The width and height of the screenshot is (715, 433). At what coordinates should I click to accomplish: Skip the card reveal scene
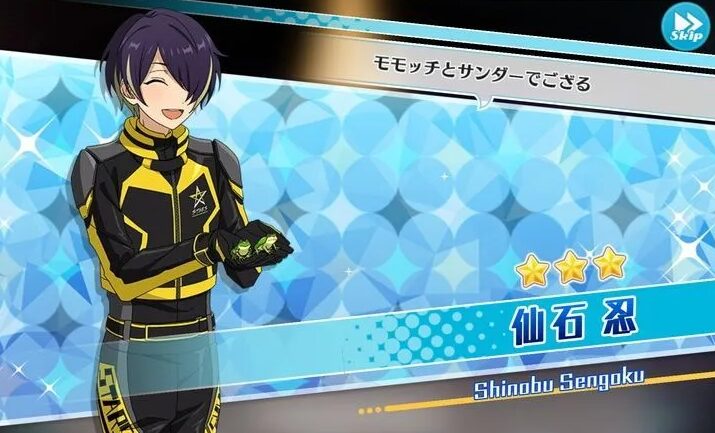pos(685,26)
